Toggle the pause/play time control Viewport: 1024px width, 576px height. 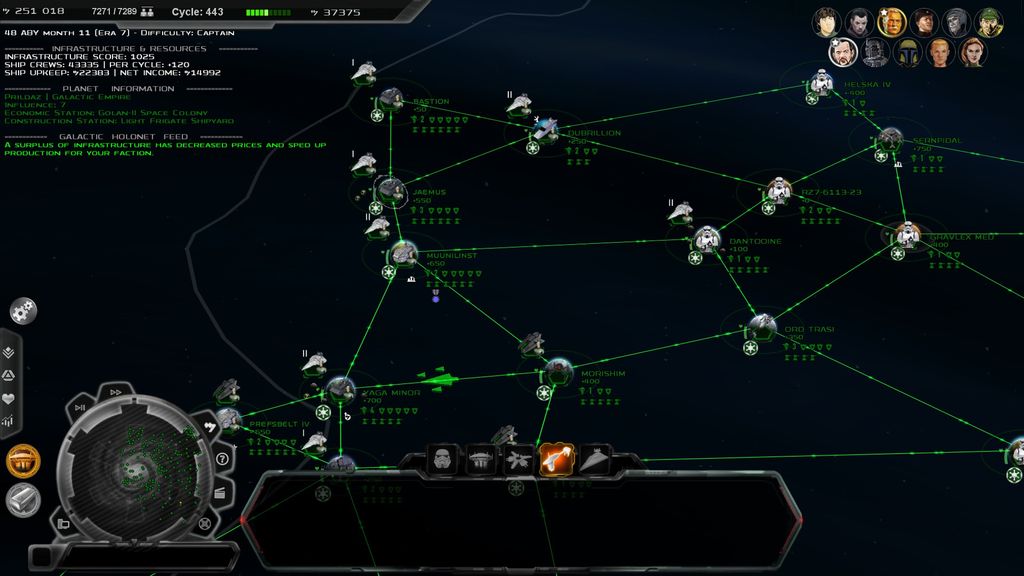(x=80, y=407)
